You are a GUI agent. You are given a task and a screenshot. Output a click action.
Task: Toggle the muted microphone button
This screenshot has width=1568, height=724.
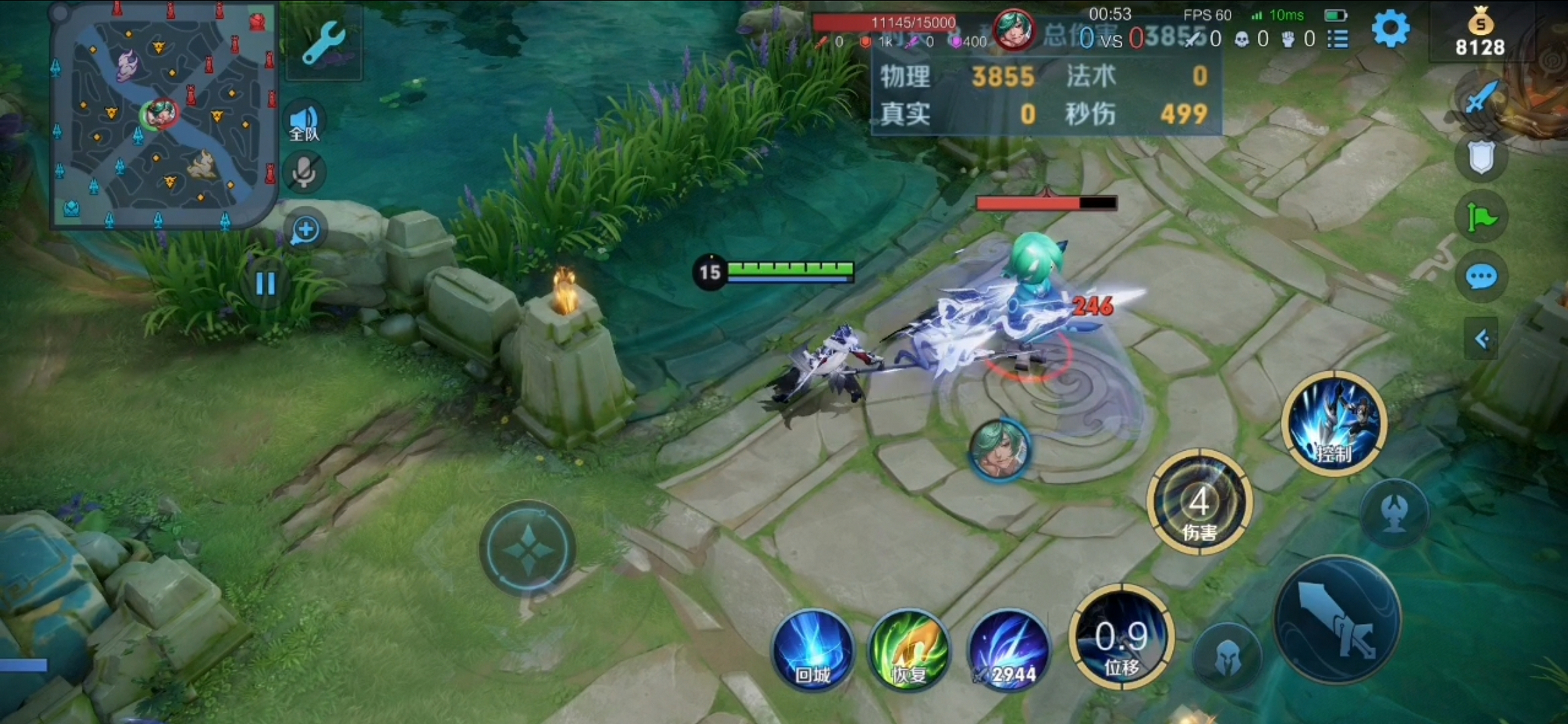[304, 173]
